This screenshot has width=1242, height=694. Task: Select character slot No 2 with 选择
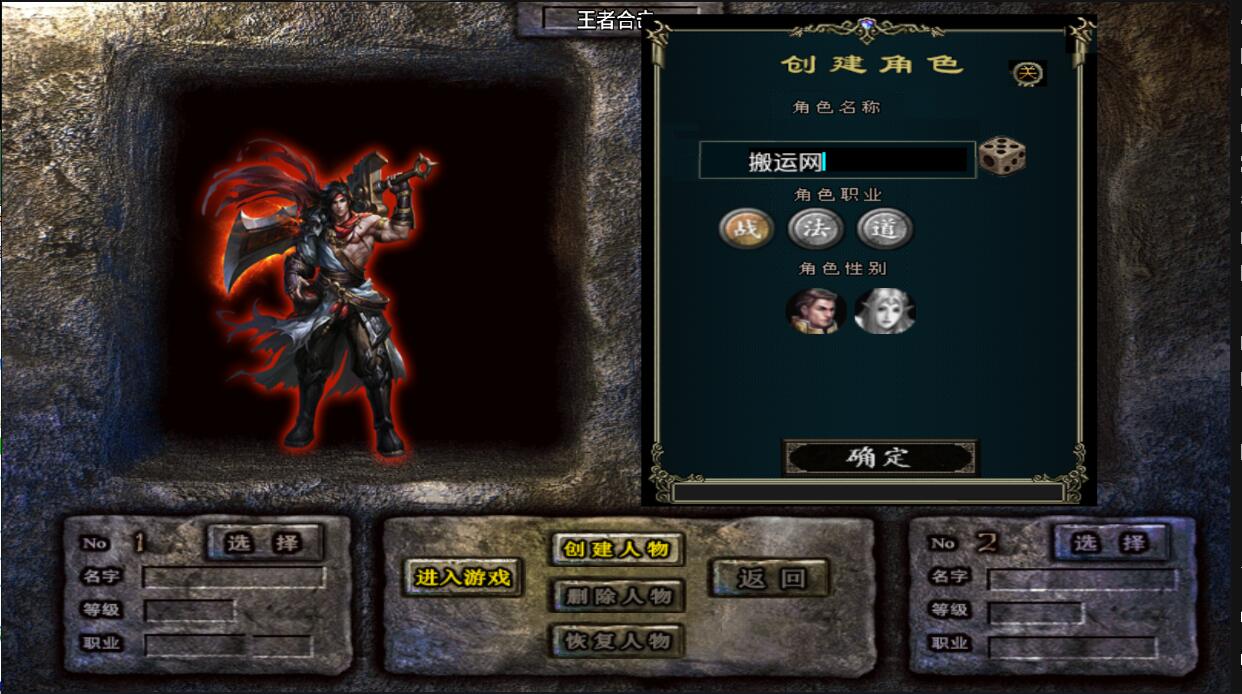click(1109, 543)
